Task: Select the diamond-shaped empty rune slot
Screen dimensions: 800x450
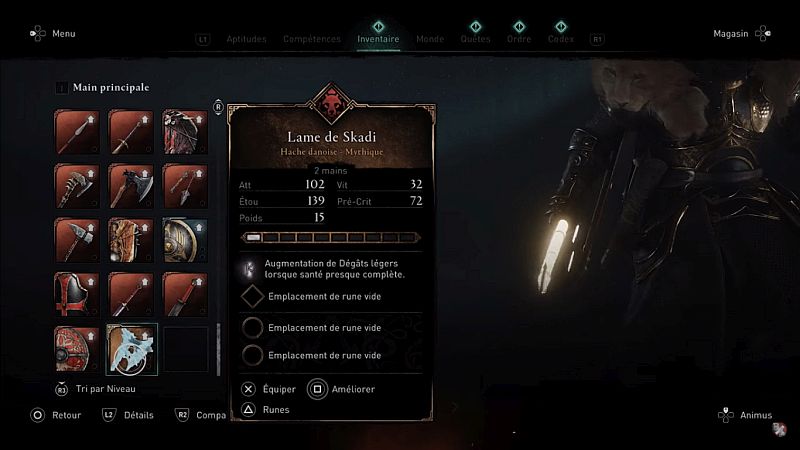Action: [x=254, y=297]
